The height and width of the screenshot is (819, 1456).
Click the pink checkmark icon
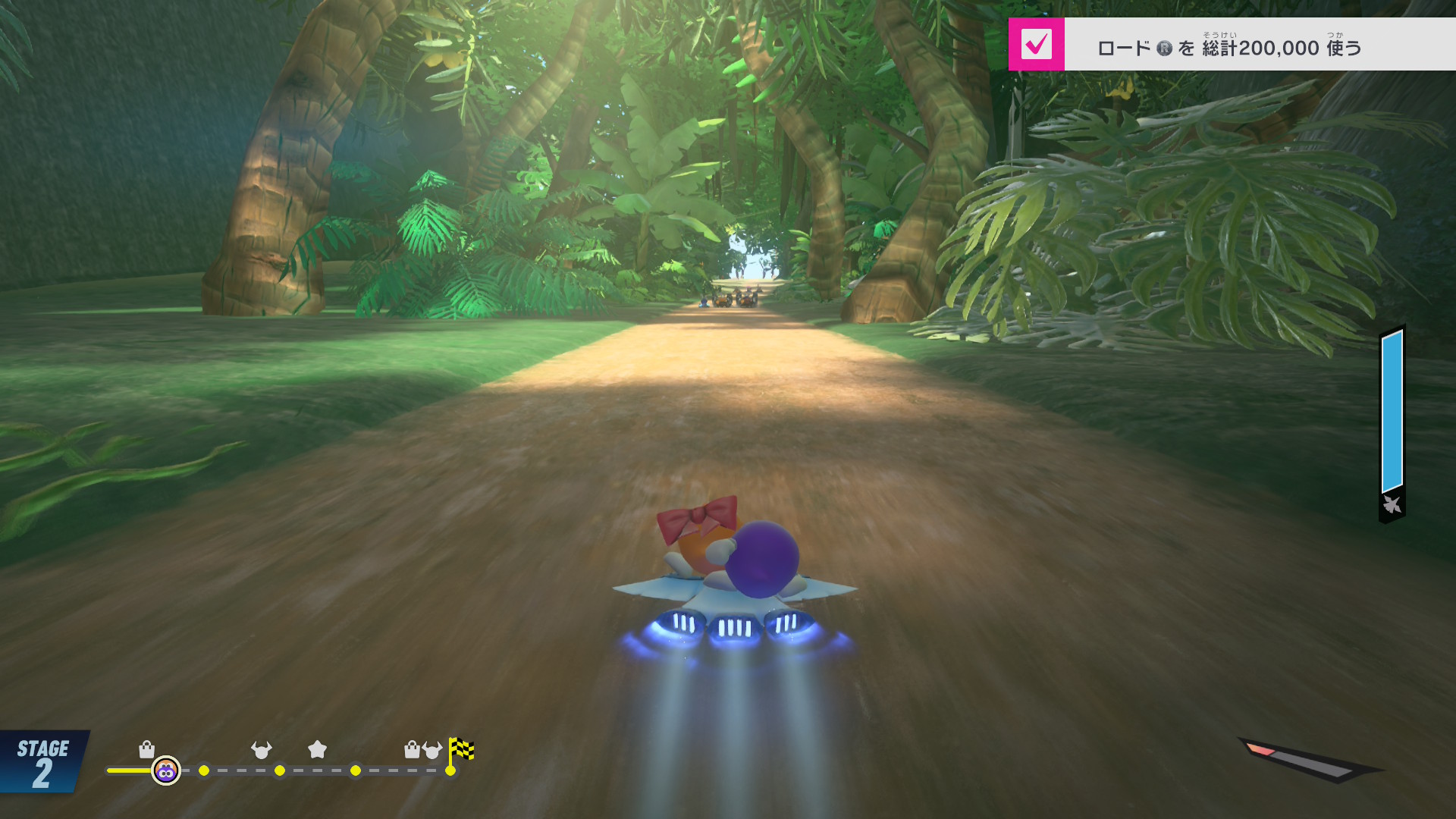1036,45
